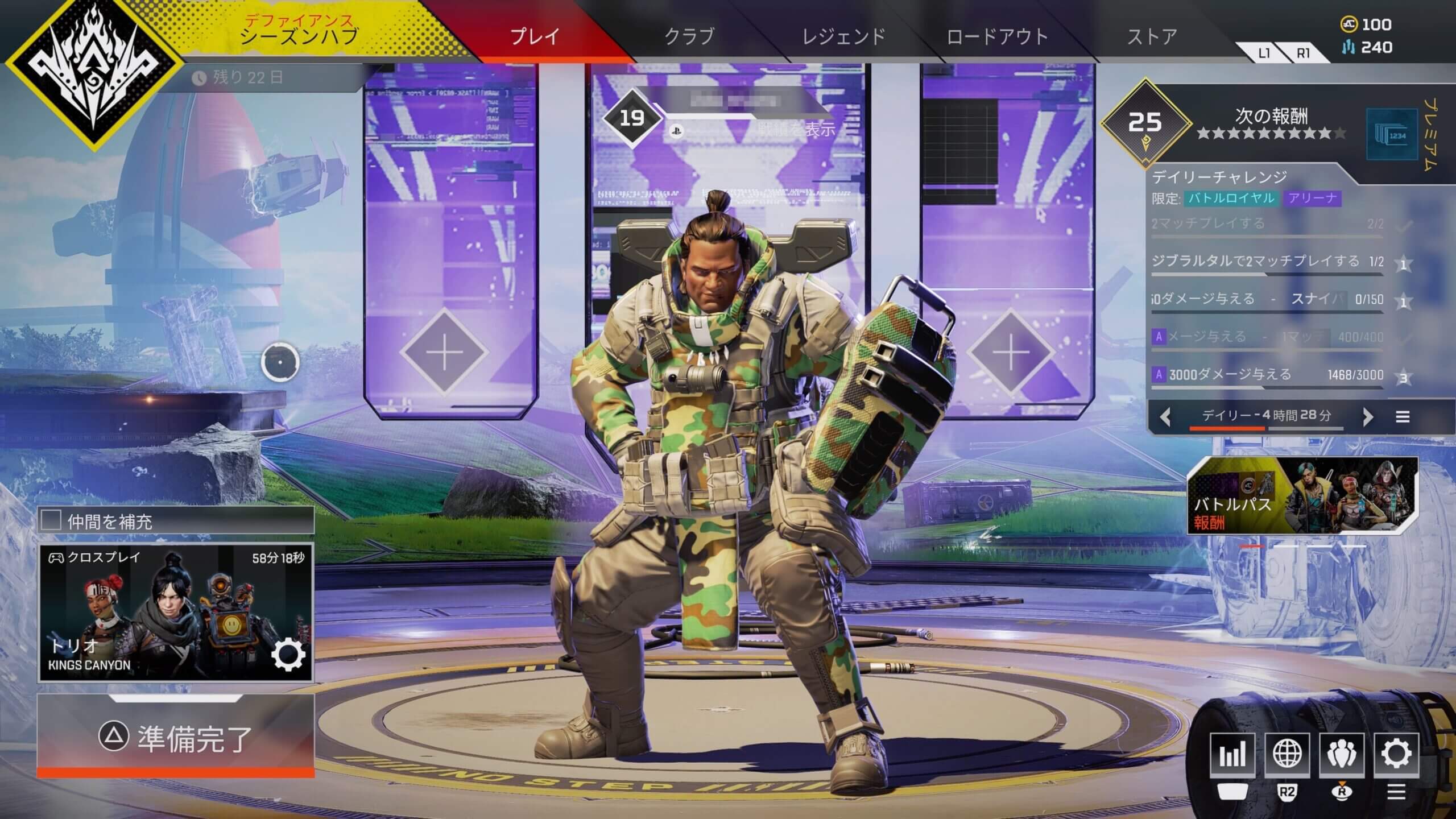The width and height of the screenshot is (1456, 819).
Task: Switch to the プレイ tab
Action: (535, 36)
